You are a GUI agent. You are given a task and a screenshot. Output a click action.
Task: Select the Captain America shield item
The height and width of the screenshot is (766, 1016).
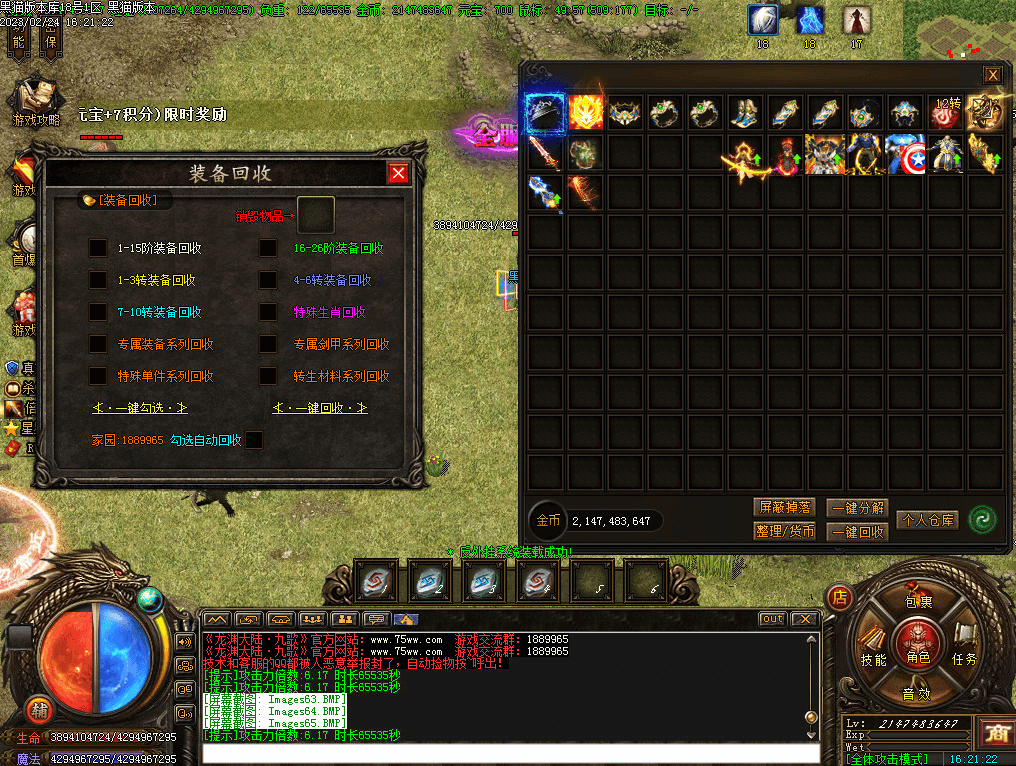[907, 154]
